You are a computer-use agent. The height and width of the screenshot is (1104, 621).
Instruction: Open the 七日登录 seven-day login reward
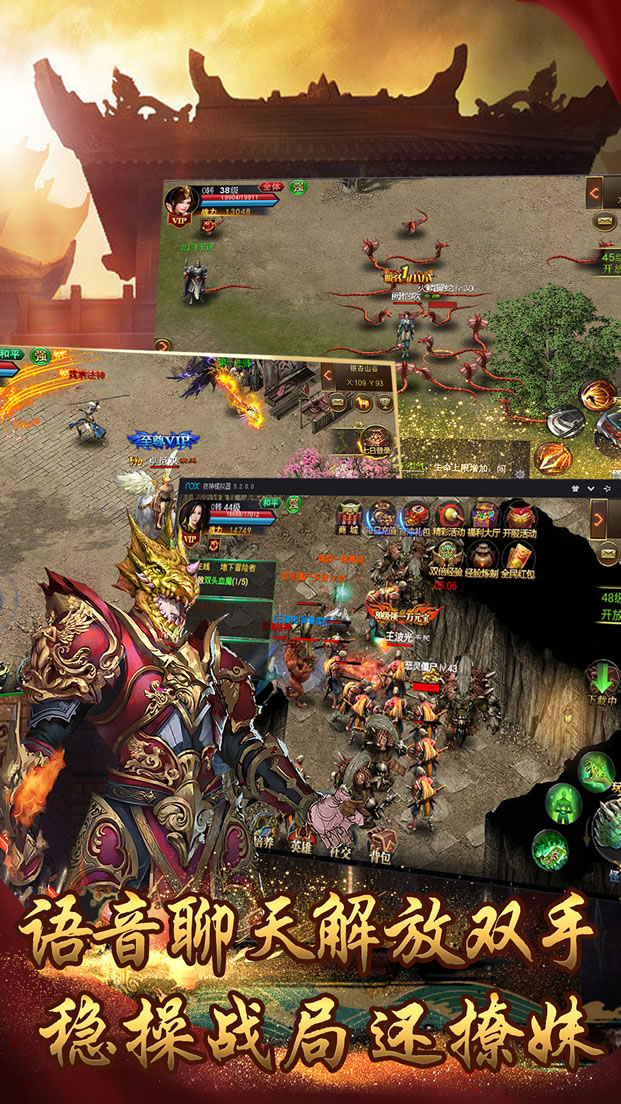click(x=375, y=441)
